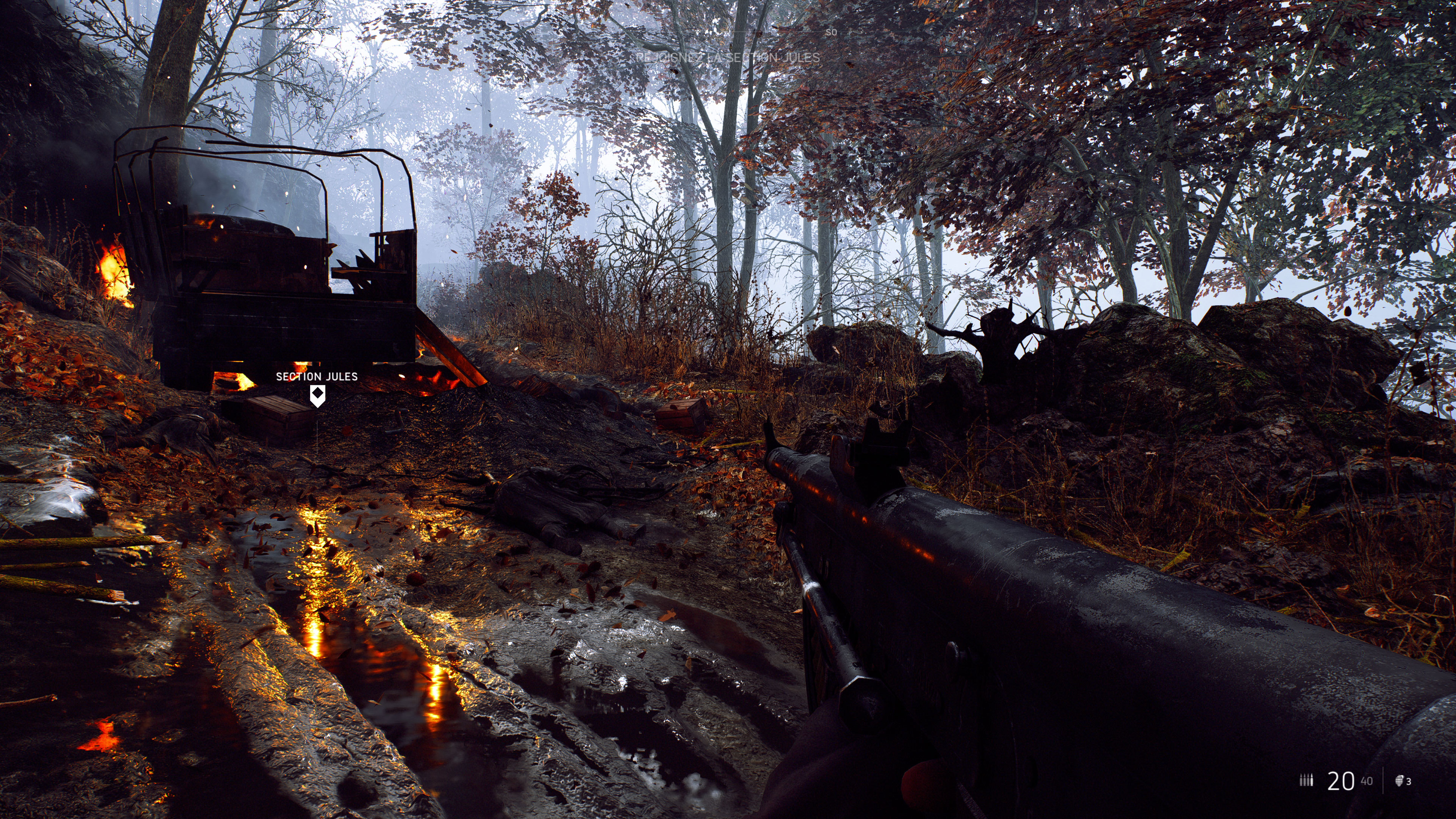Click the bullet fire-mode icon beside ammo

click(x=1305, y=781)
